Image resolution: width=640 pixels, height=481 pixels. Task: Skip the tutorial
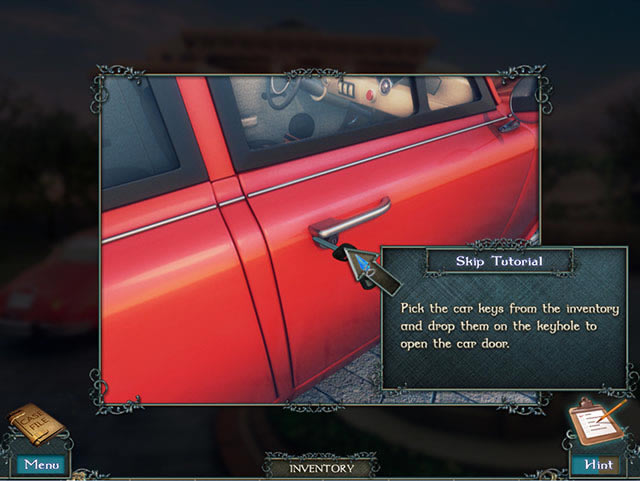tap(499, 262)
